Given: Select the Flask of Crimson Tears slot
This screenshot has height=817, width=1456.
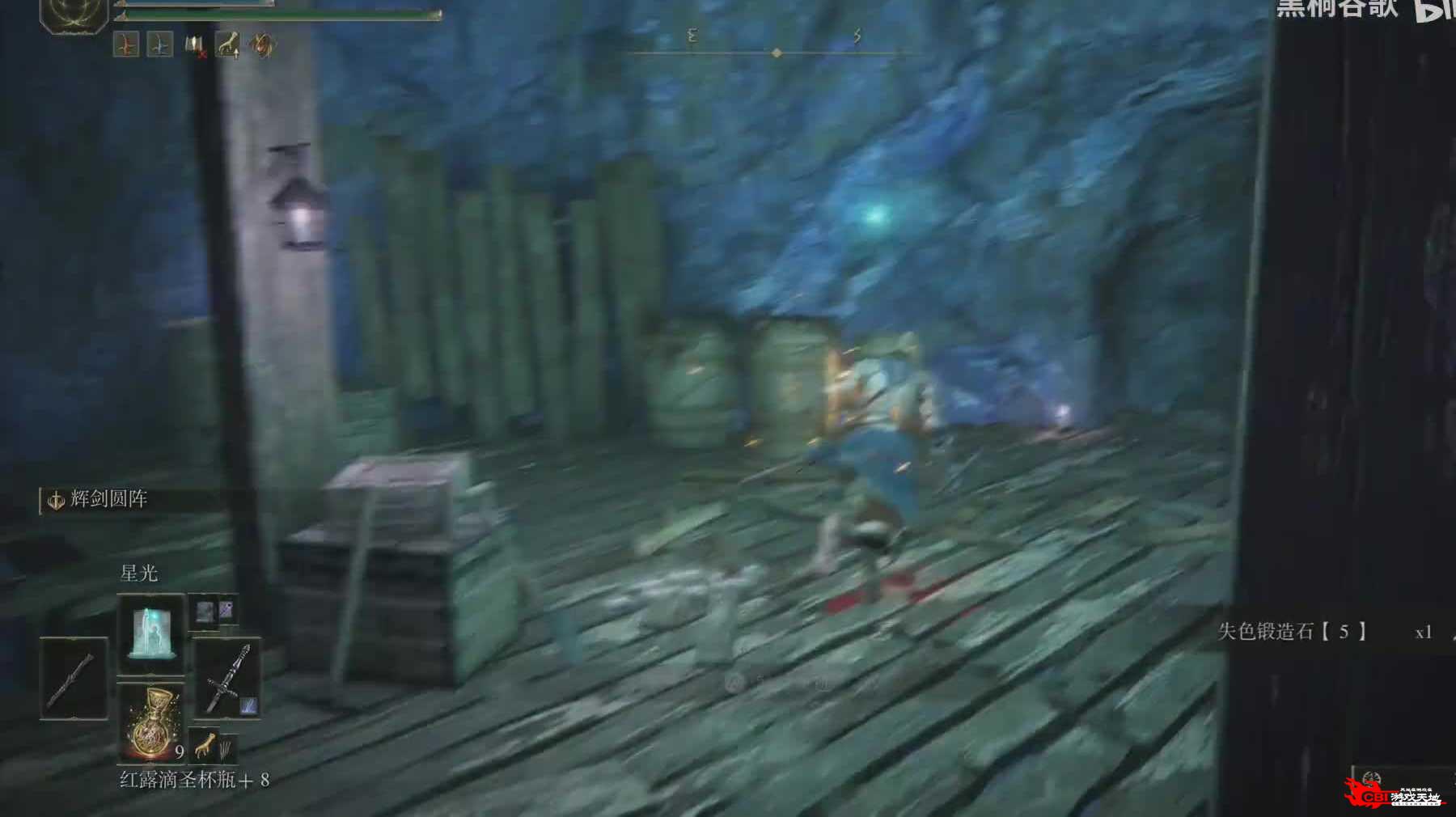Looking at the screenshot, I should [151, 722].
